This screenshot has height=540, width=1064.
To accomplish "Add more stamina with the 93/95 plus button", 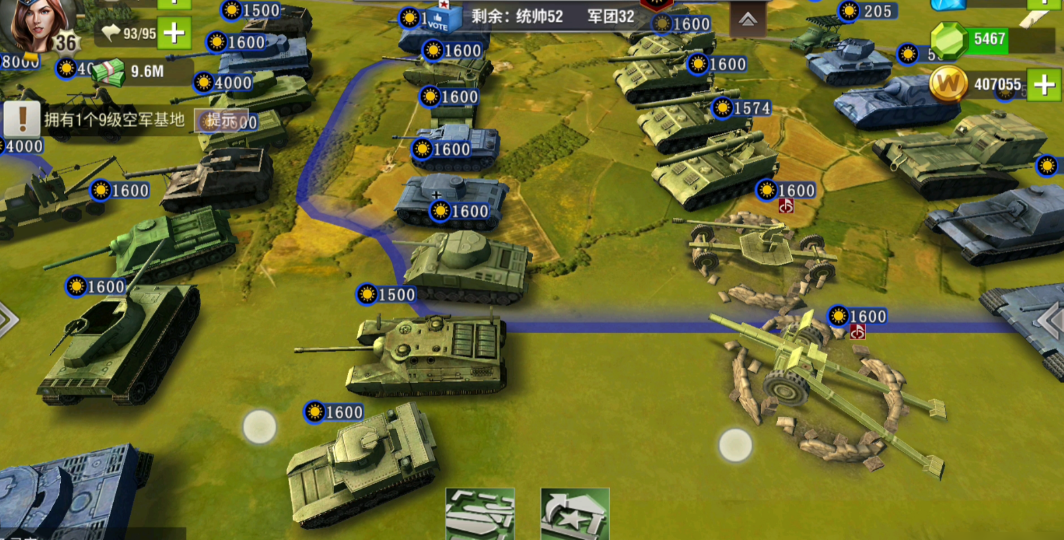I will coord(174,33).
